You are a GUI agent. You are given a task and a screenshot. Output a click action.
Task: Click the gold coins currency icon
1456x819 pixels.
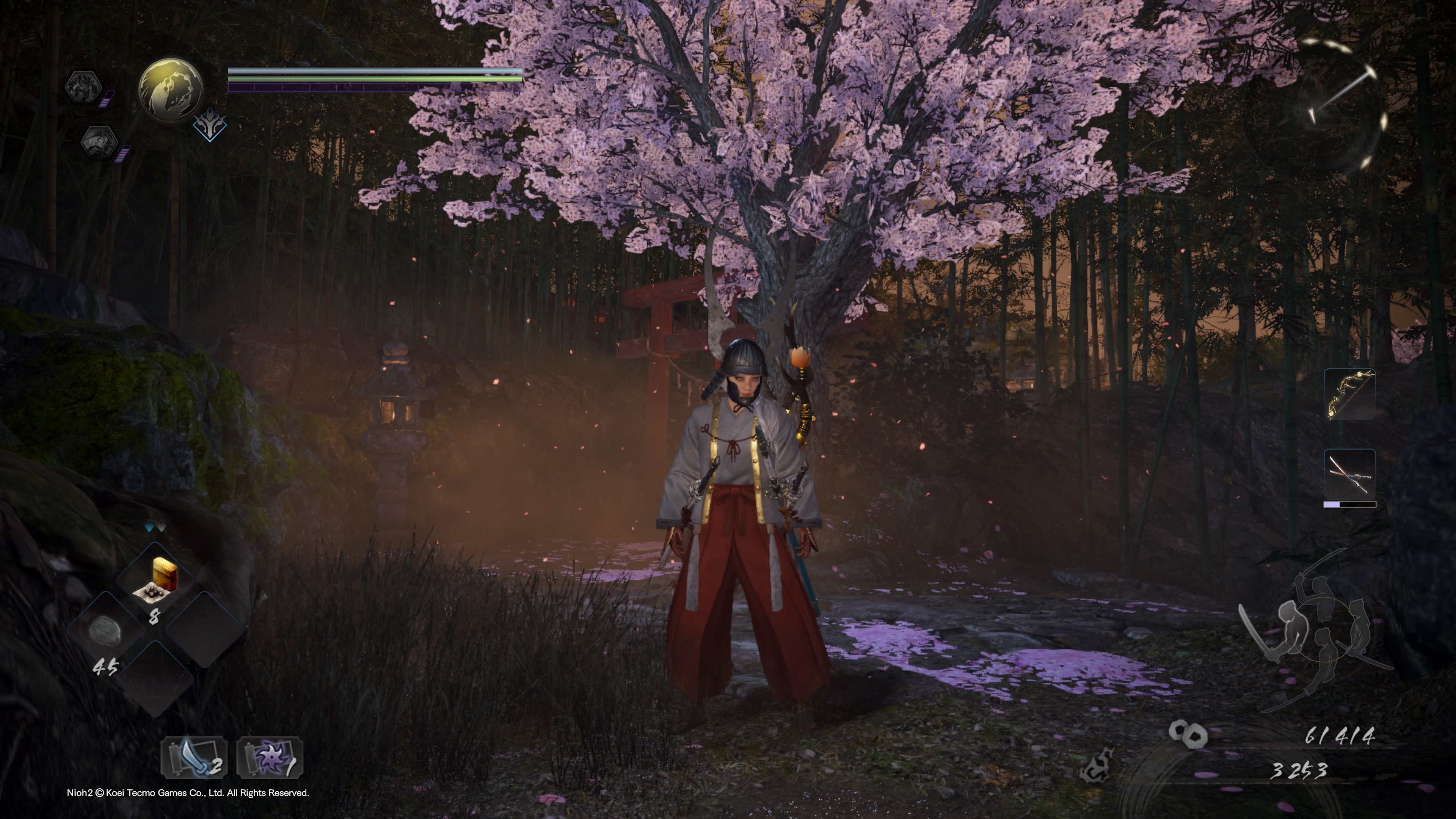[x=1188, y=734]
